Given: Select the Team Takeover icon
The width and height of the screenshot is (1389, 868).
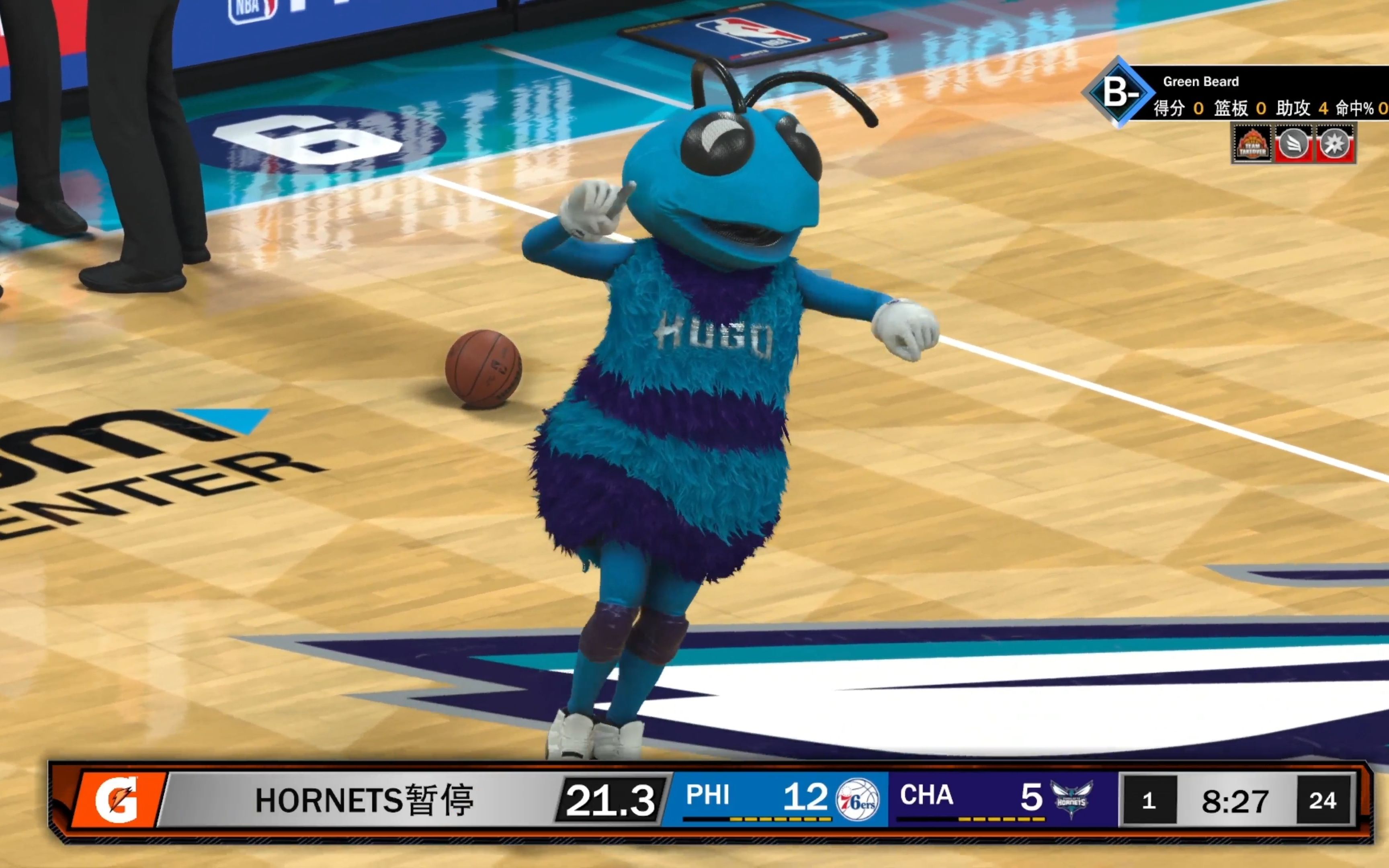Looking at the screenshot, I should click(x=1252, y=143).
